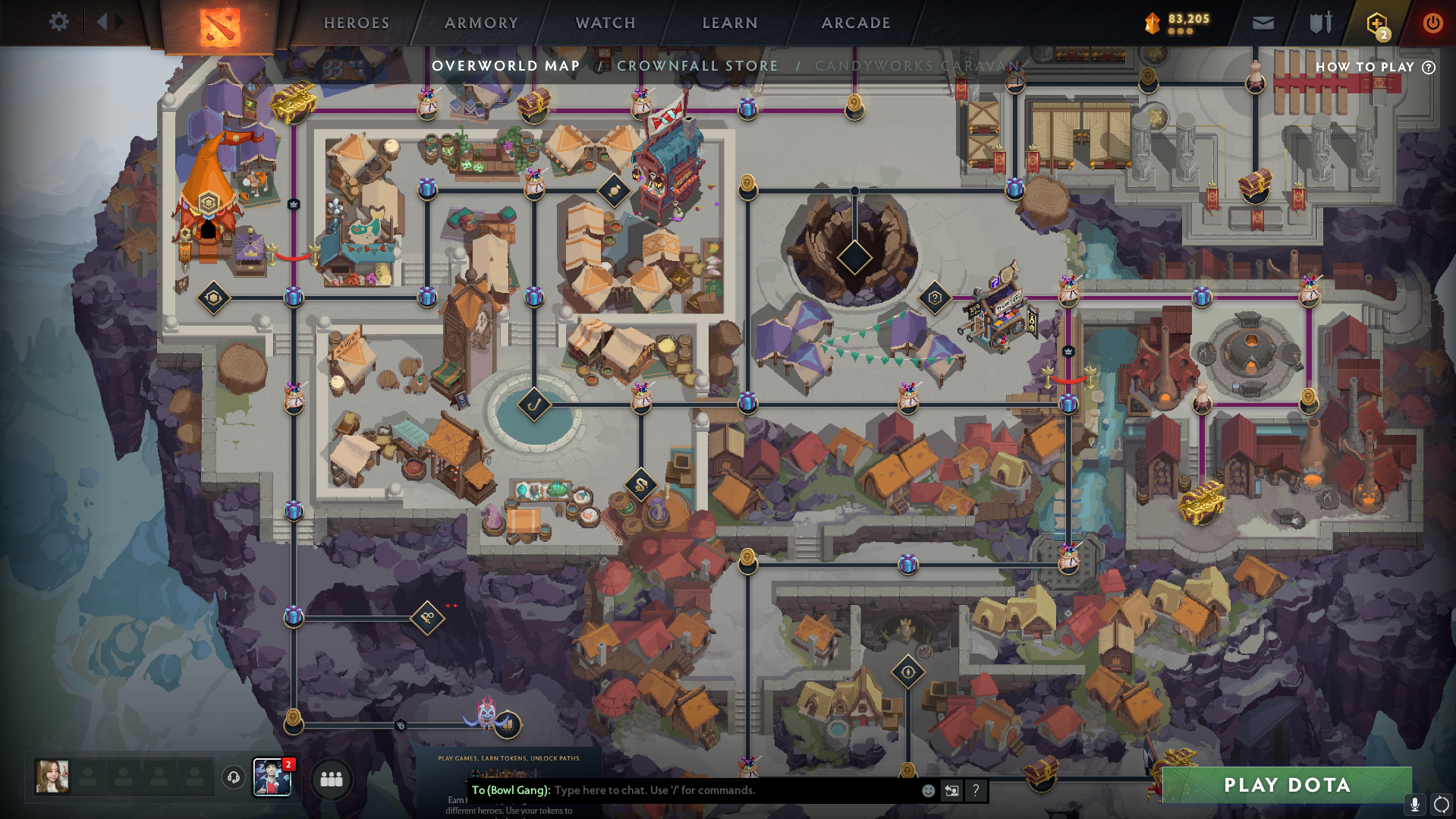The width and height of the screenshot is (1456, 819).
Task: Switch to the Armory page
Action: (x=481, y=24)
